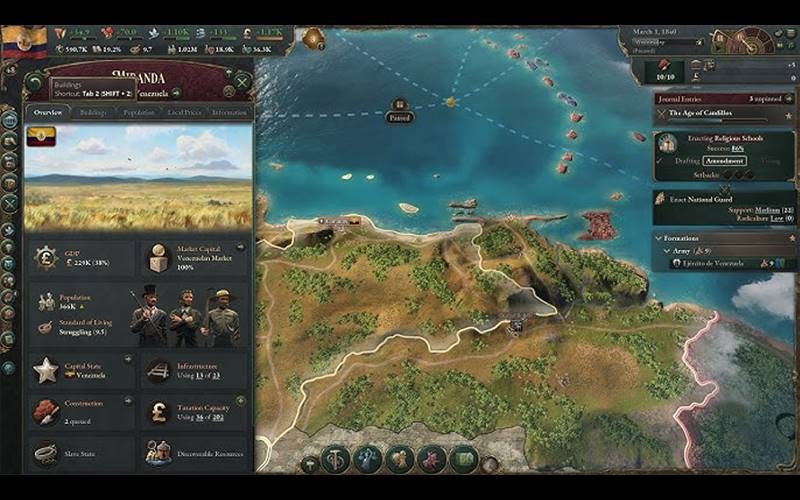Collapse the Formations section
Image resolution: width=800 pixels, height=500 pixels.
[x=659, y=239]
